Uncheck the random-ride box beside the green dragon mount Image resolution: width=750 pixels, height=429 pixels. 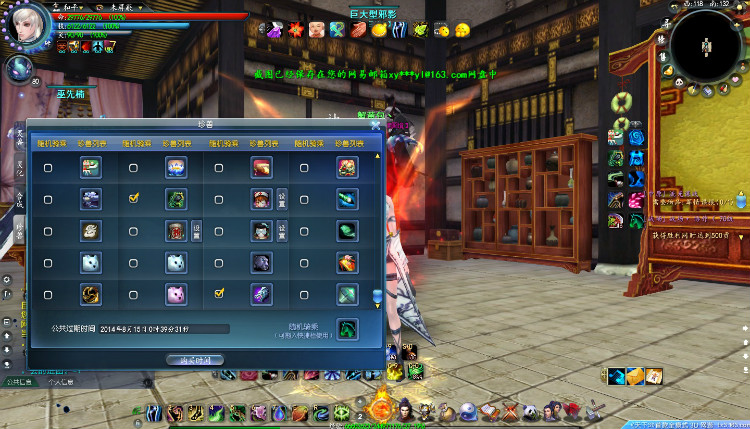(x=134, y=199)
